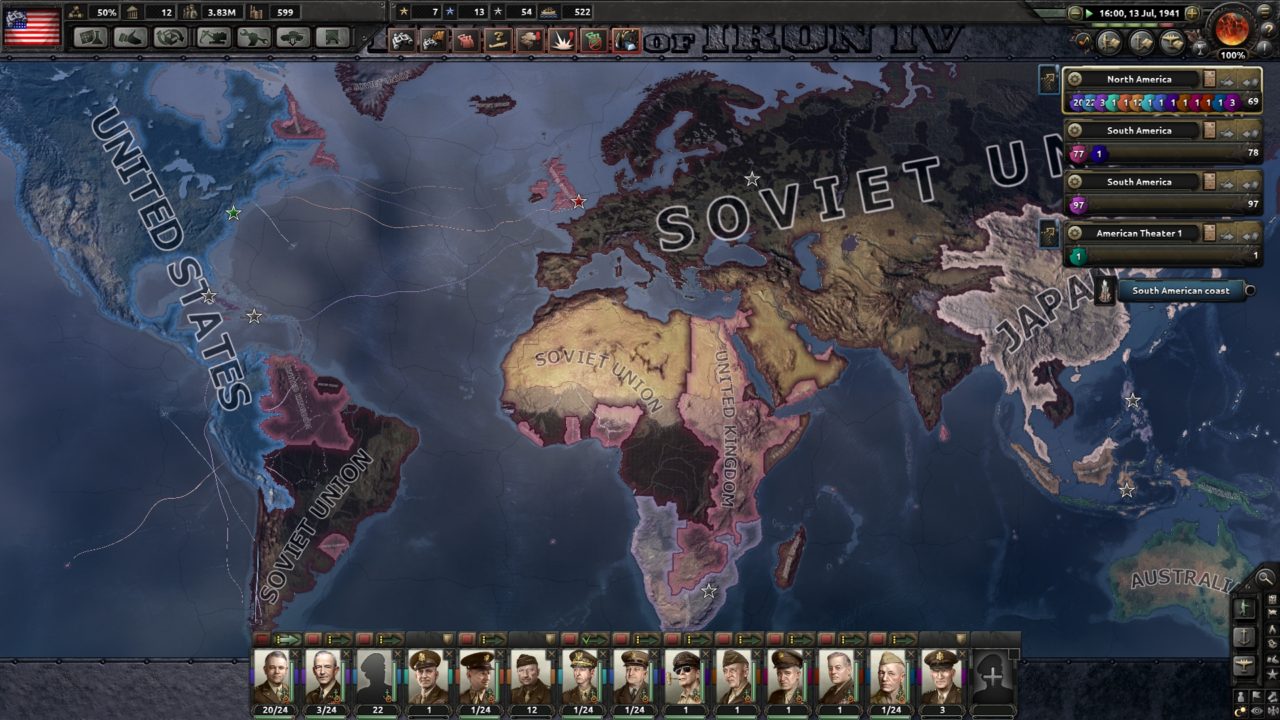1280x720 pixels.
Task: Toggle battle plan execution above the first general
Action: coord(288,640)
